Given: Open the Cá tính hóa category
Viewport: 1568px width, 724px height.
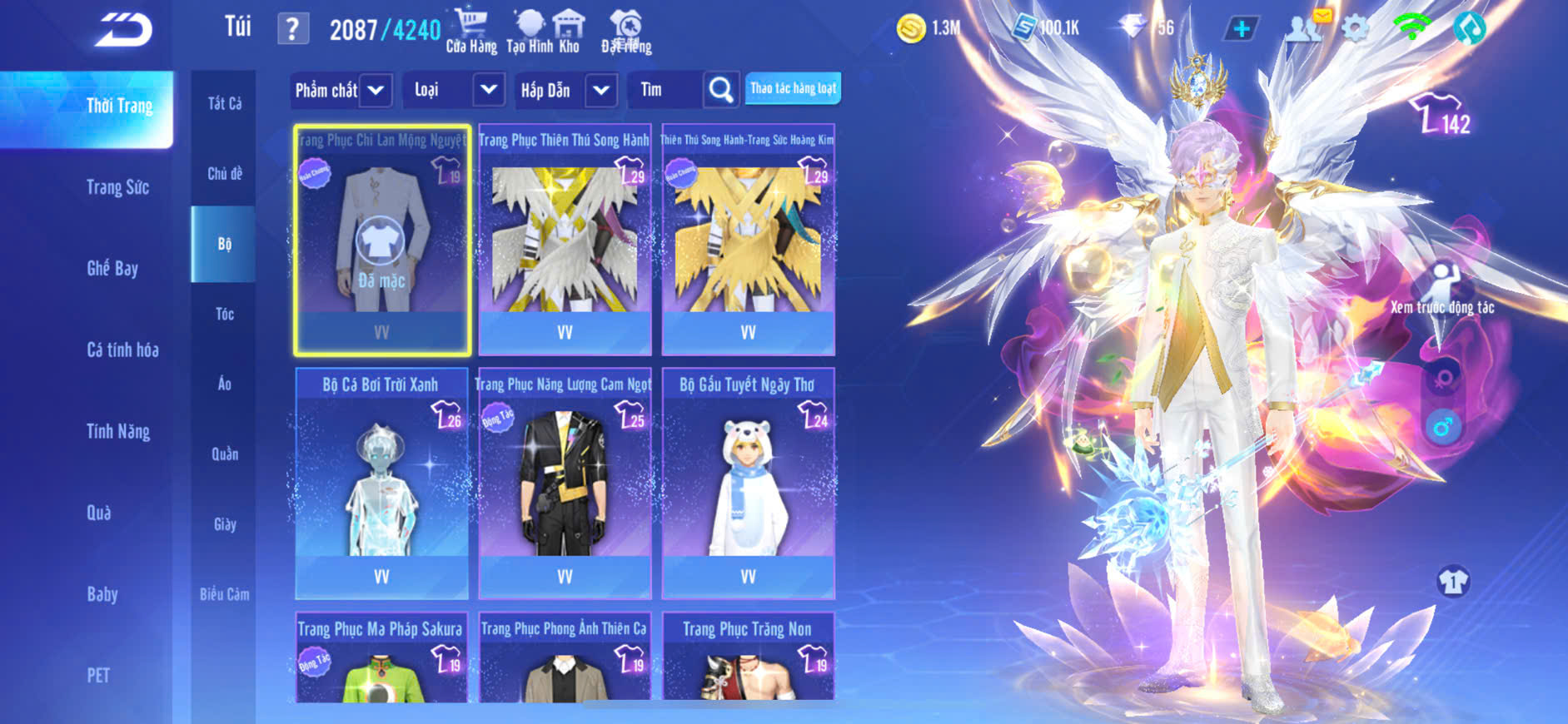Looking at the screenshot, I should [122, 350].
